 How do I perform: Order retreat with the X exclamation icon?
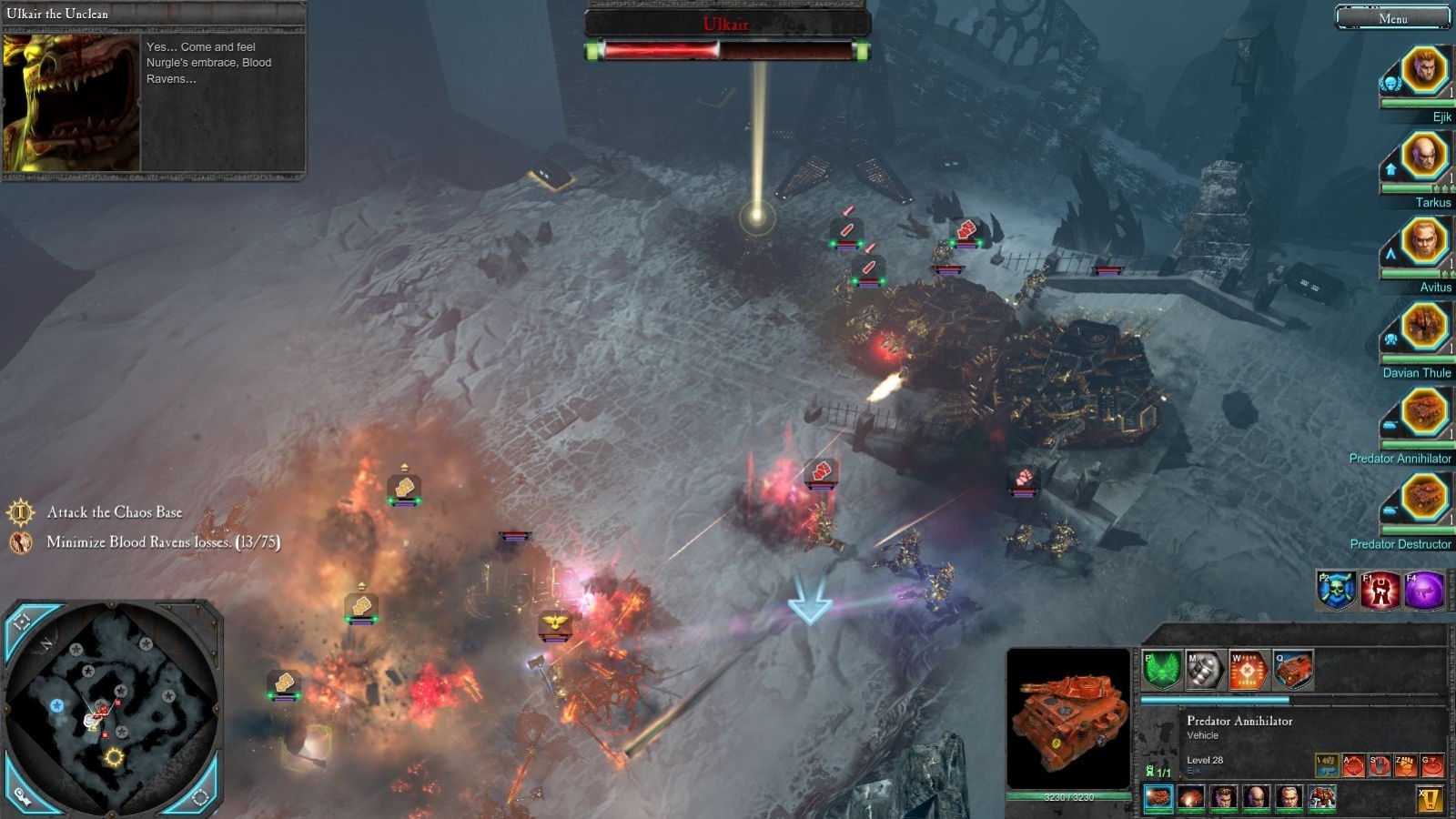tap(1430, 799)
